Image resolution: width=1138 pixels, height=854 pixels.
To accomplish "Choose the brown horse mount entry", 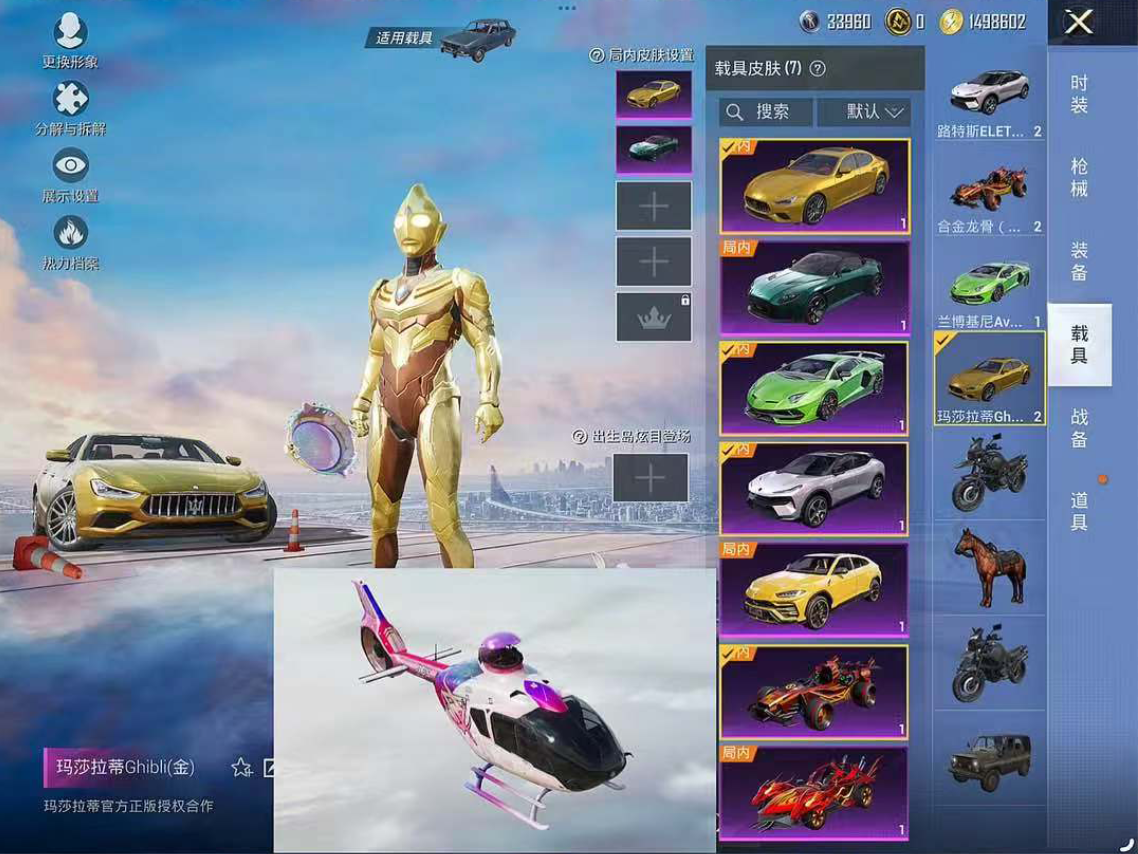I will click(x=990, y=567).
